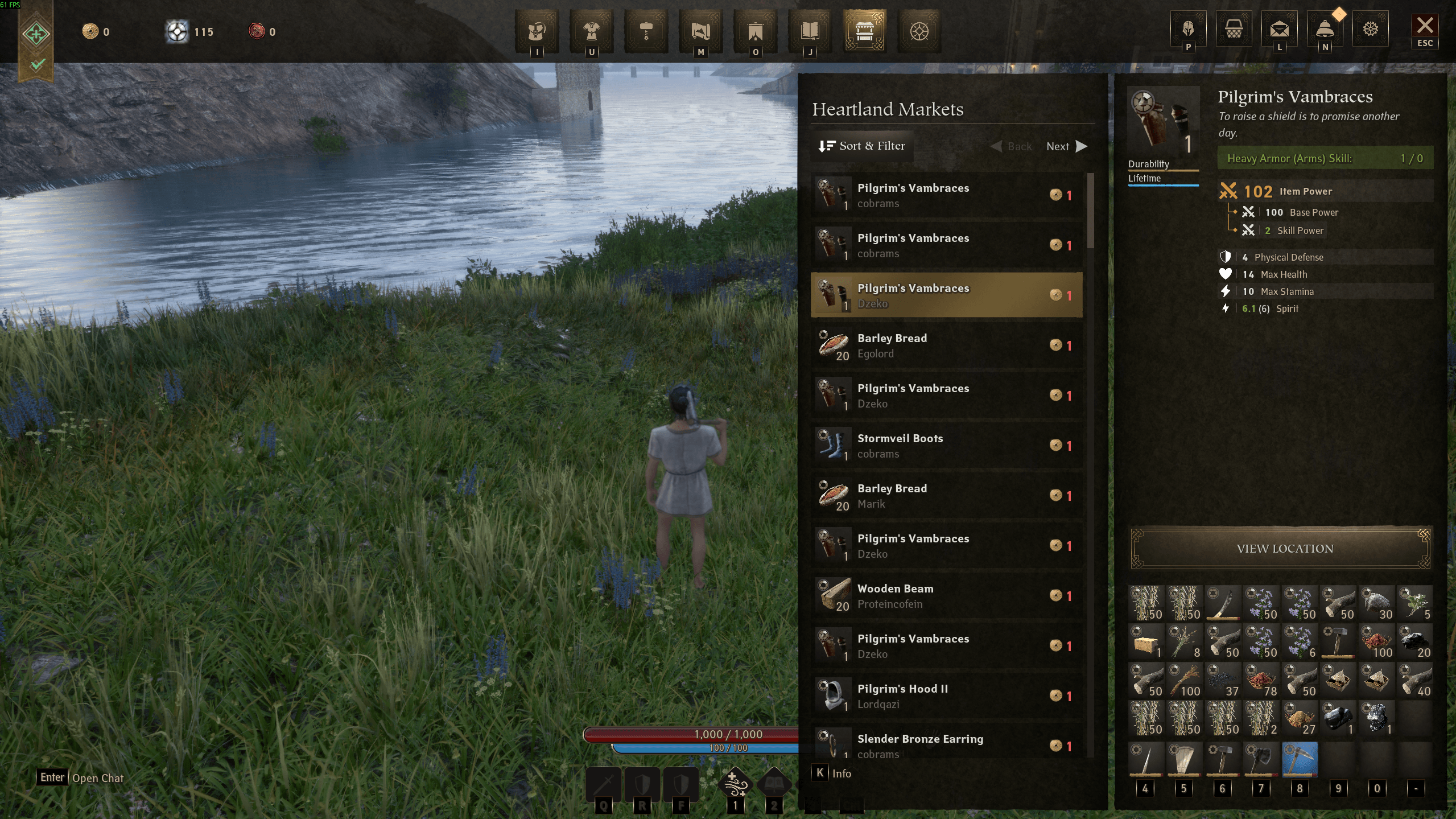
Task: Open the journal book icon
Action: pos(810,31)
